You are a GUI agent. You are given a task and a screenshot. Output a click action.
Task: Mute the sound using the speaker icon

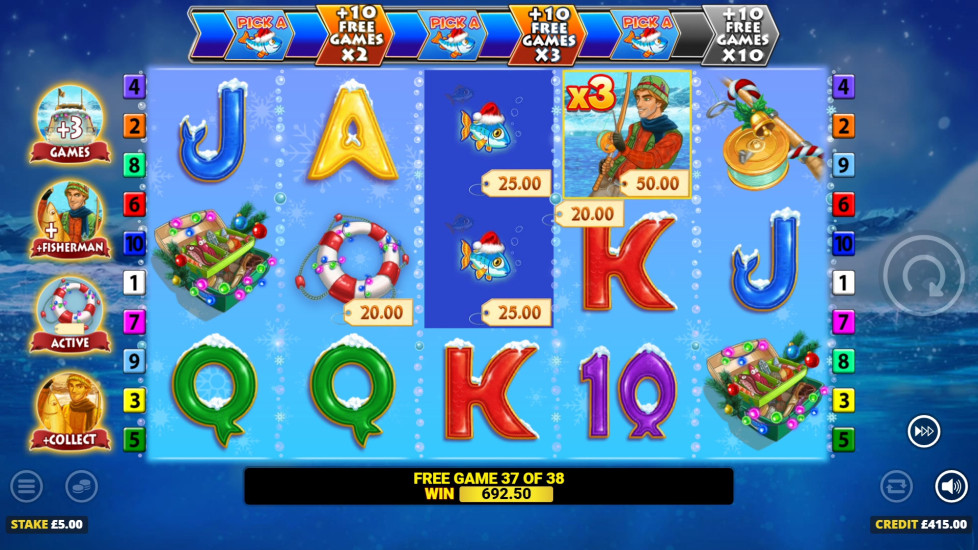pyautogui.click(x=951, y=487)
